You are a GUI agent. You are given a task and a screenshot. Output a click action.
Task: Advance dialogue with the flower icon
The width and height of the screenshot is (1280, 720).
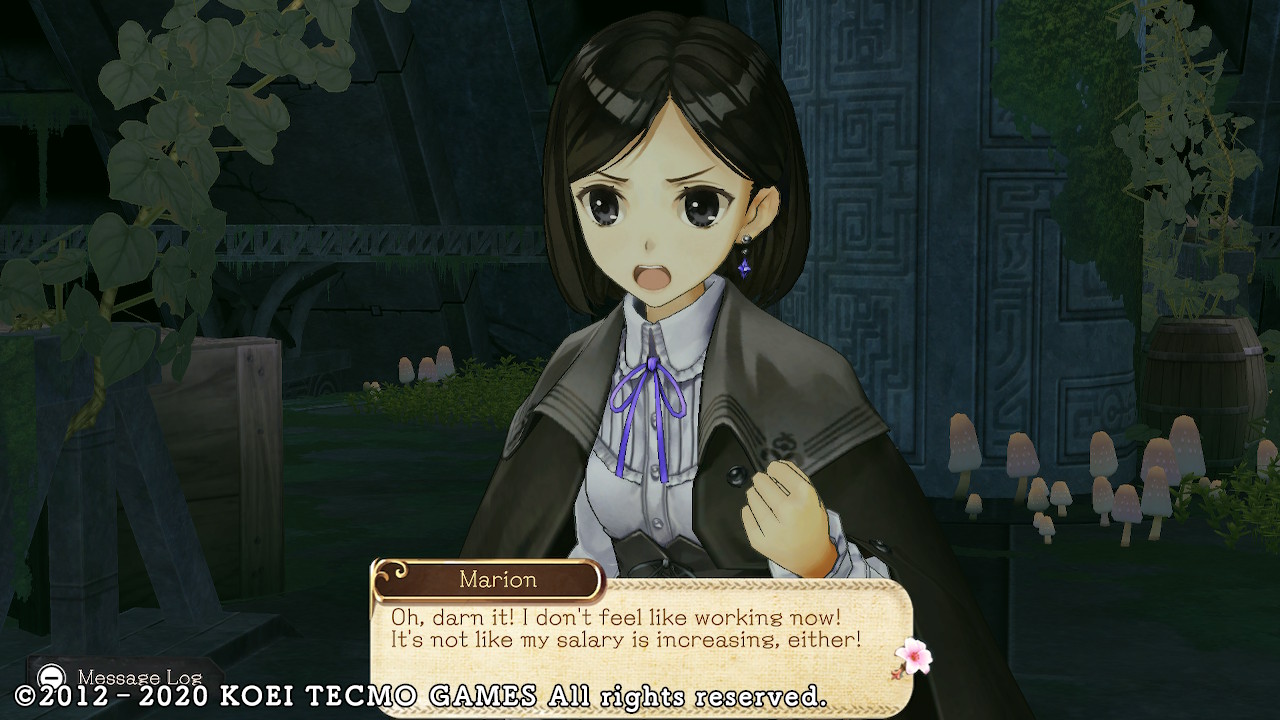point(912,657)
